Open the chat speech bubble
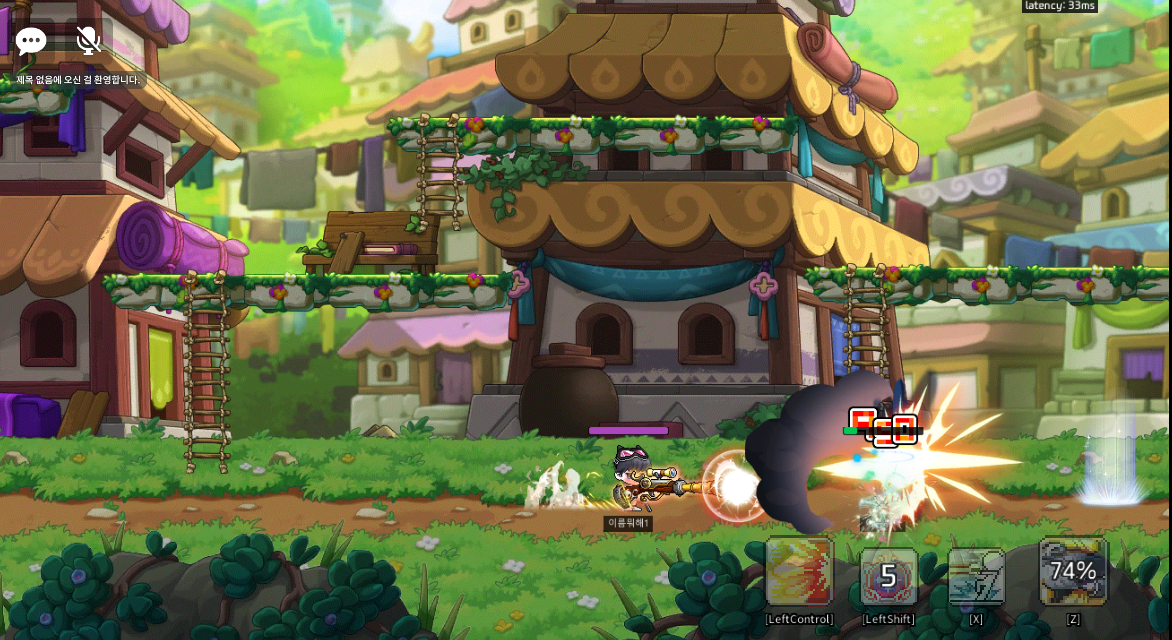The height and width of the screenshot is (640, 1172). pos(31,41)
